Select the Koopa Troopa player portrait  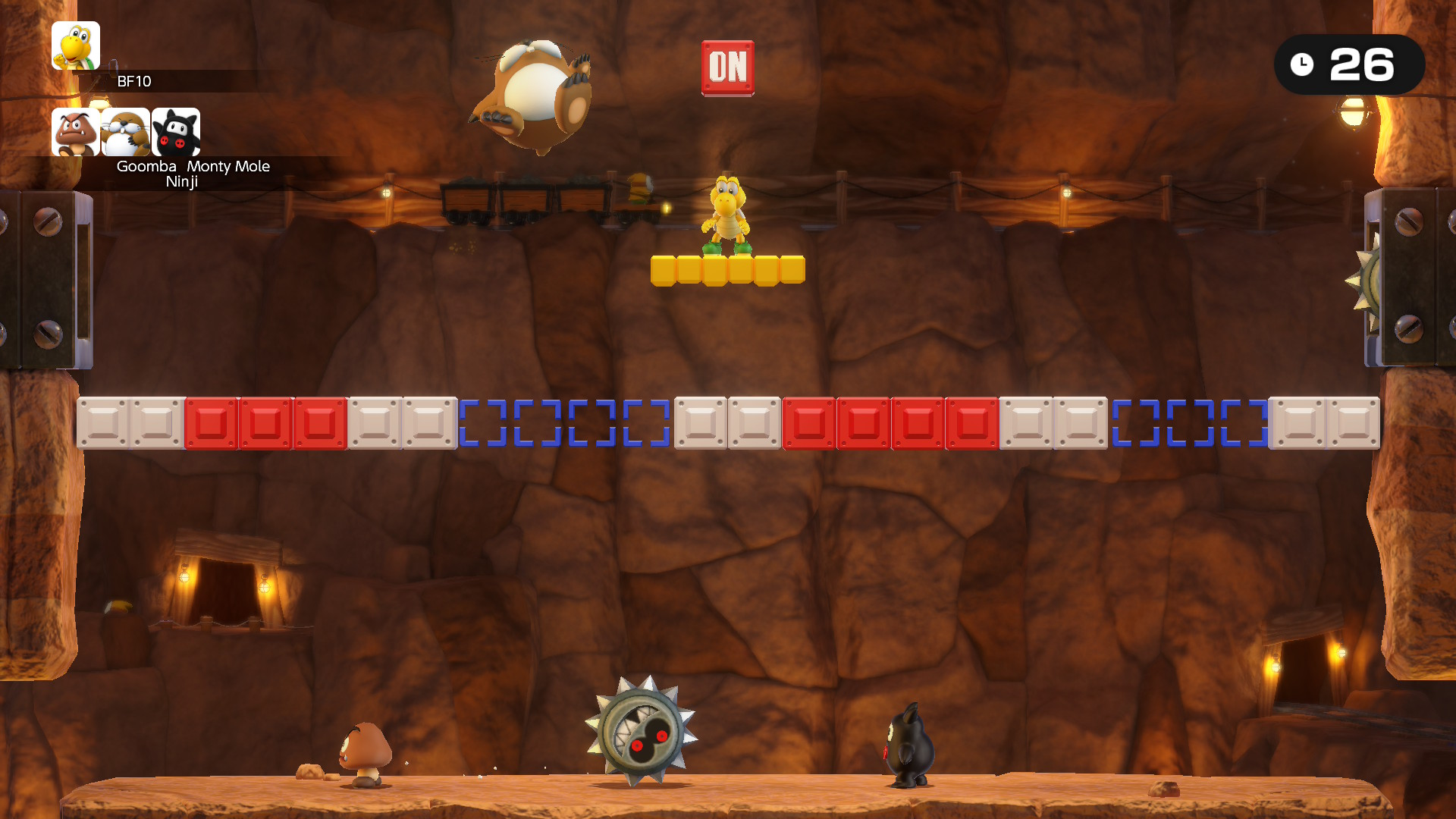75,45
